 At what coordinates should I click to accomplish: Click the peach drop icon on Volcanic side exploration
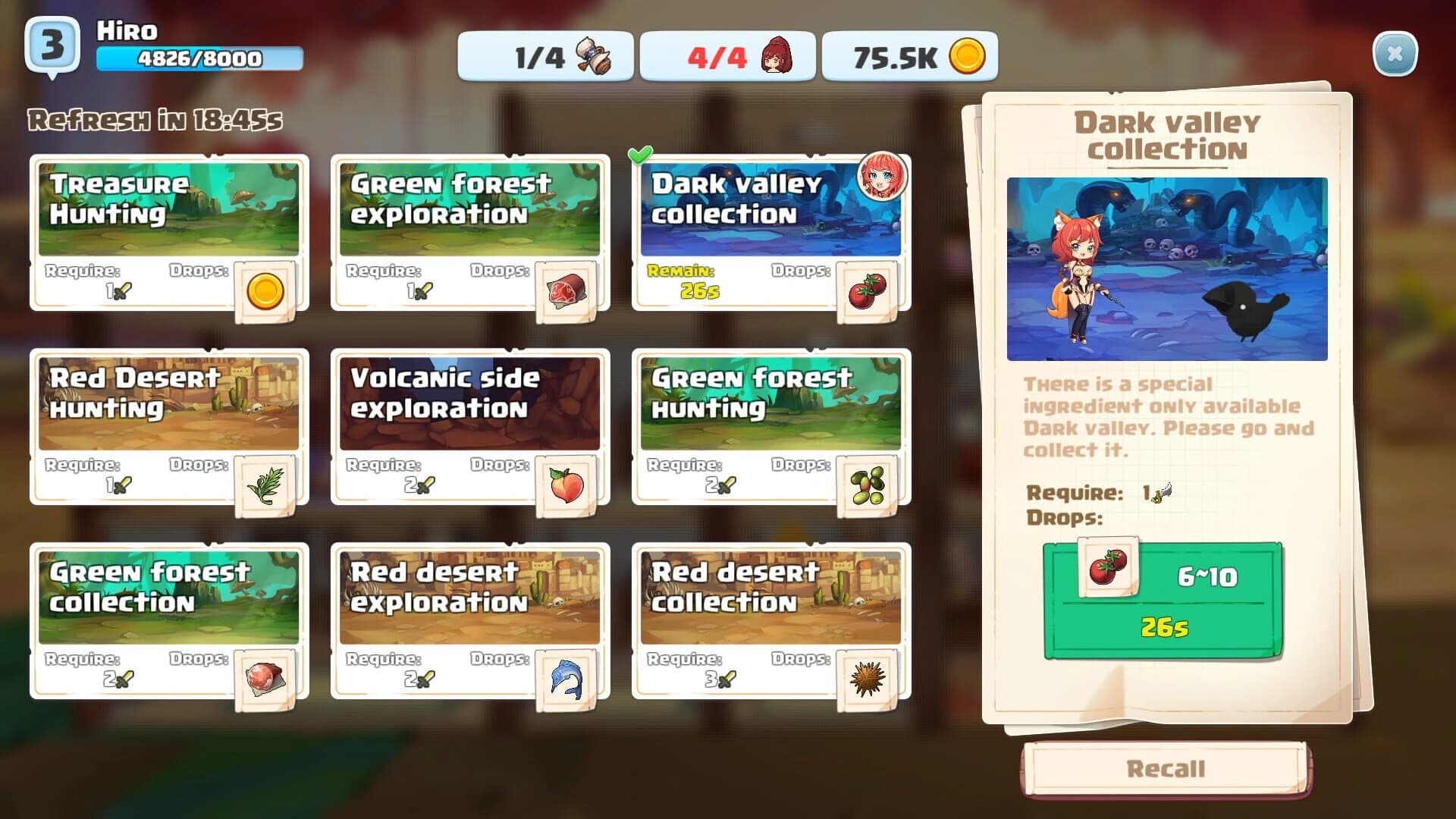[x=567, y=485]
